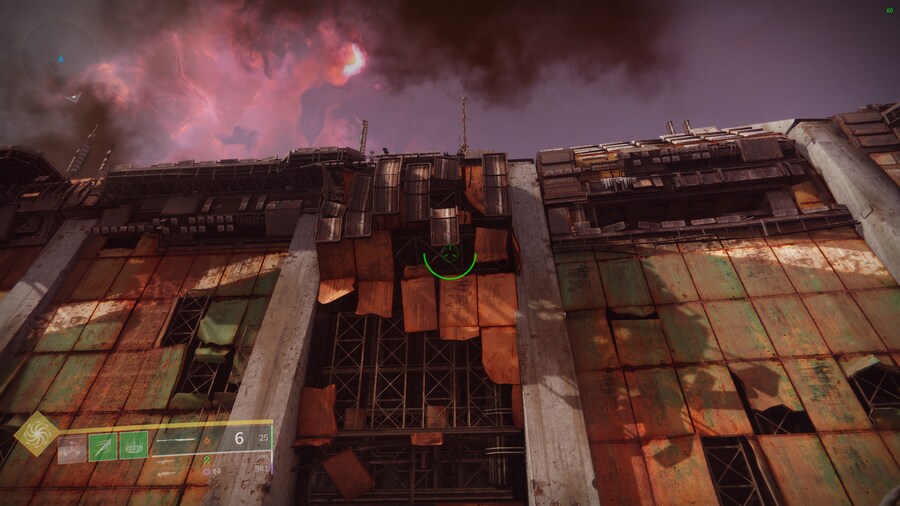
Task: Select the grey grenade ability icon
Action: click(72, 446)
